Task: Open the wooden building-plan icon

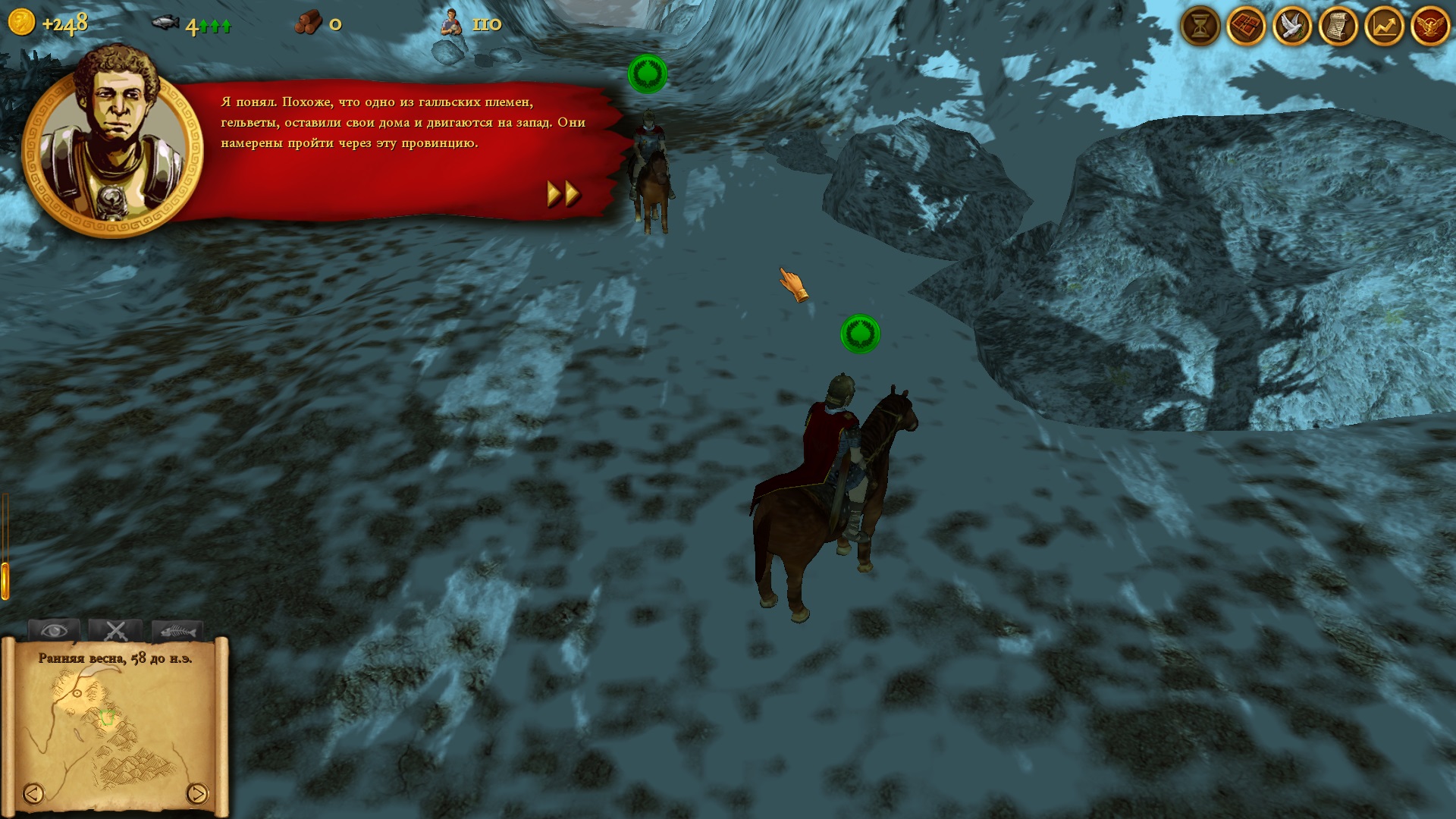Action: 1246,27
